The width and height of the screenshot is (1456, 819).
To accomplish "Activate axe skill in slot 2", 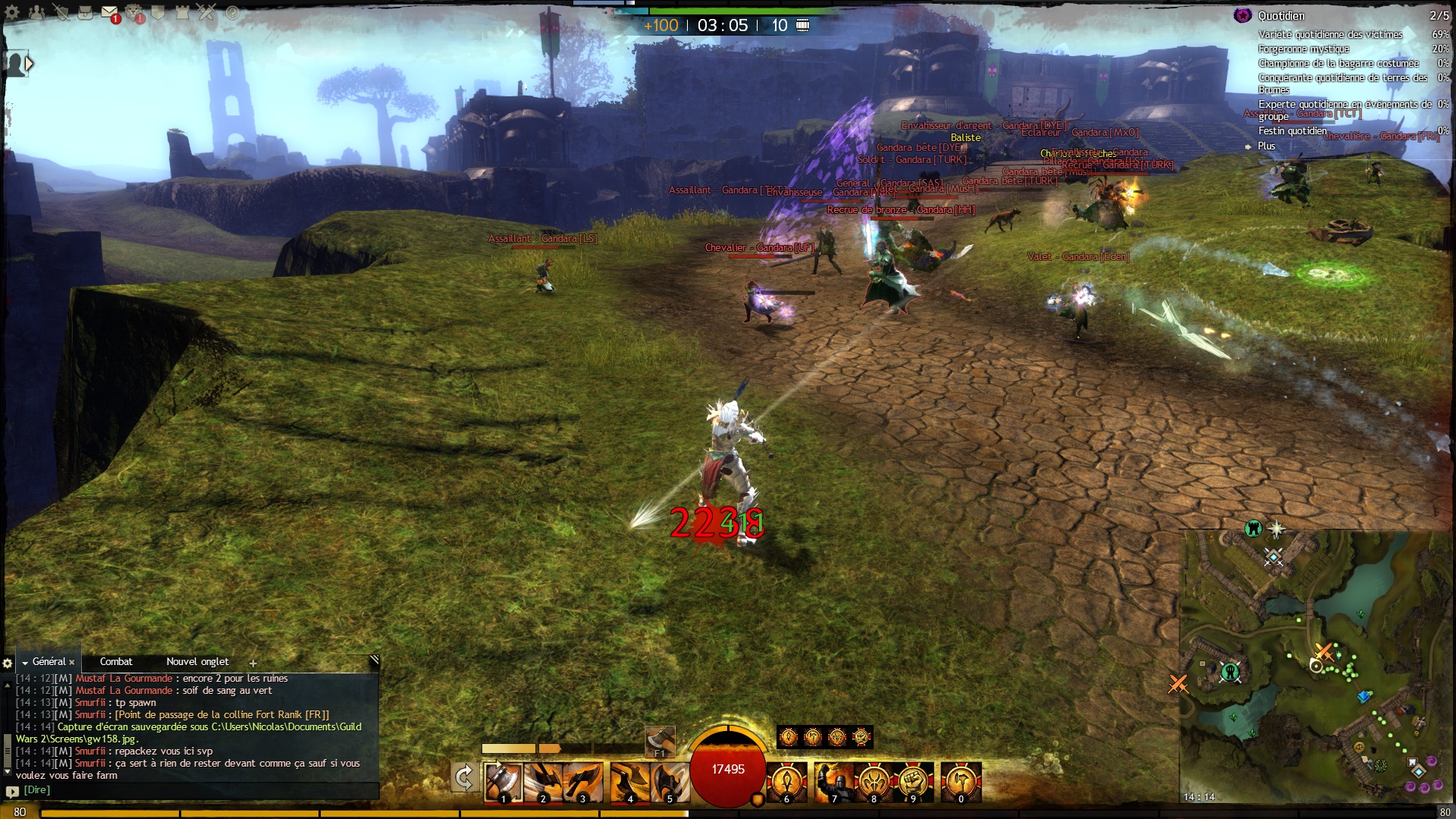I will click(x=543, y=782).
